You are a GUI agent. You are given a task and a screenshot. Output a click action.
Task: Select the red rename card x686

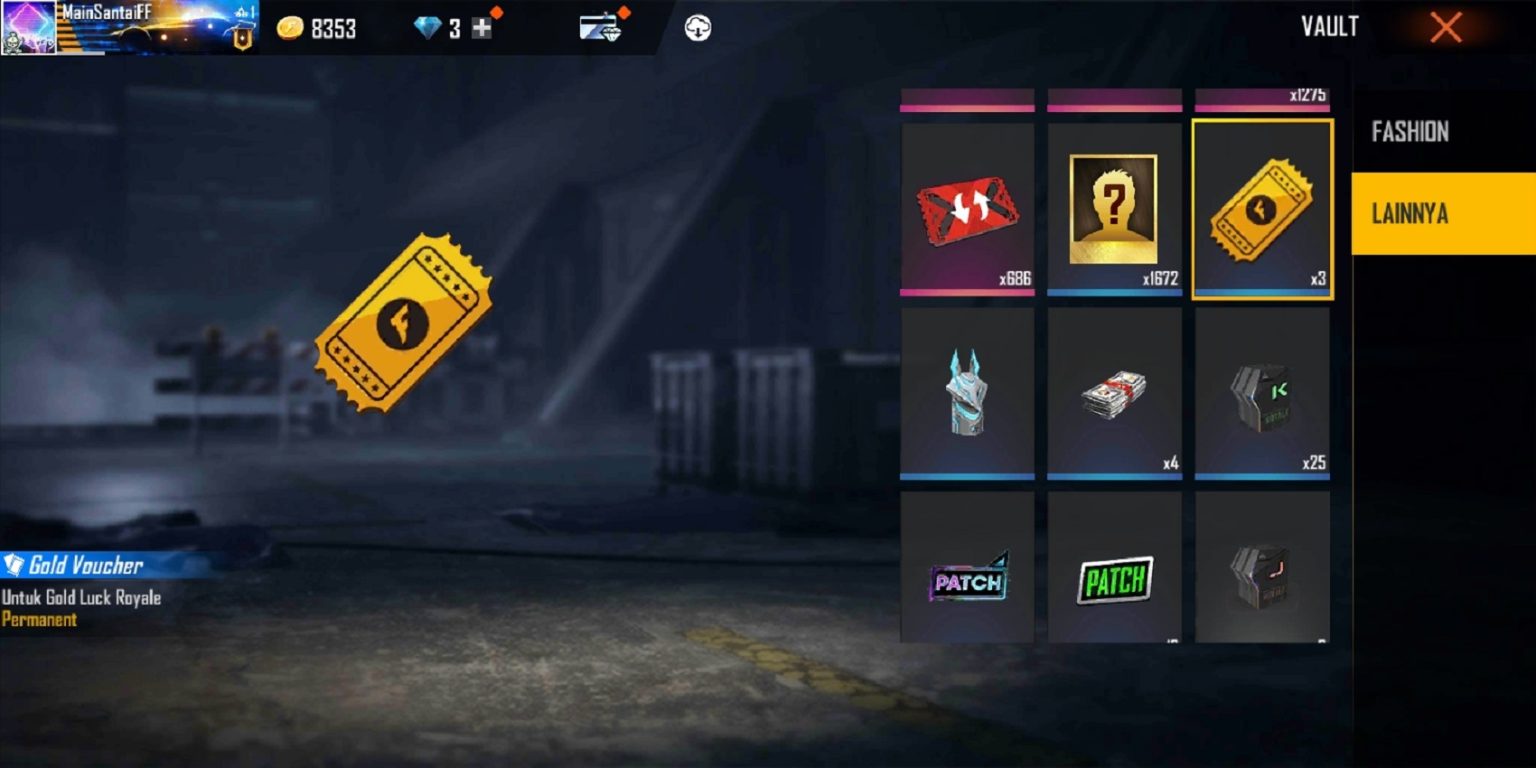click(967, 209)
